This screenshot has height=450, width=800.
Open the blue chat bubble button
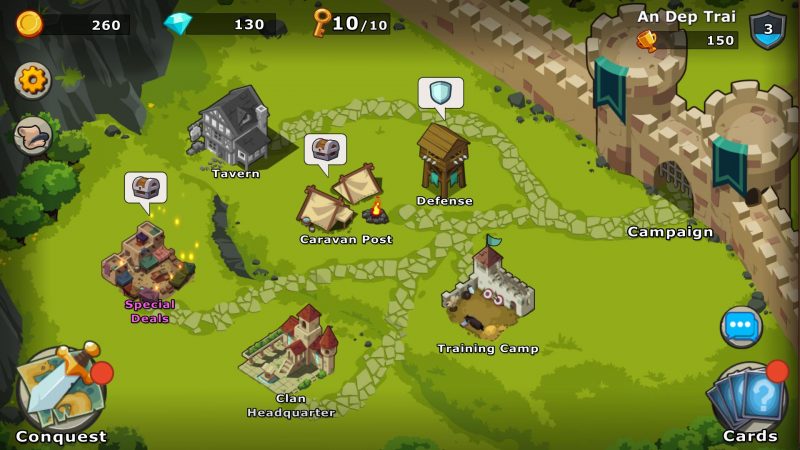tap(741, 326)
